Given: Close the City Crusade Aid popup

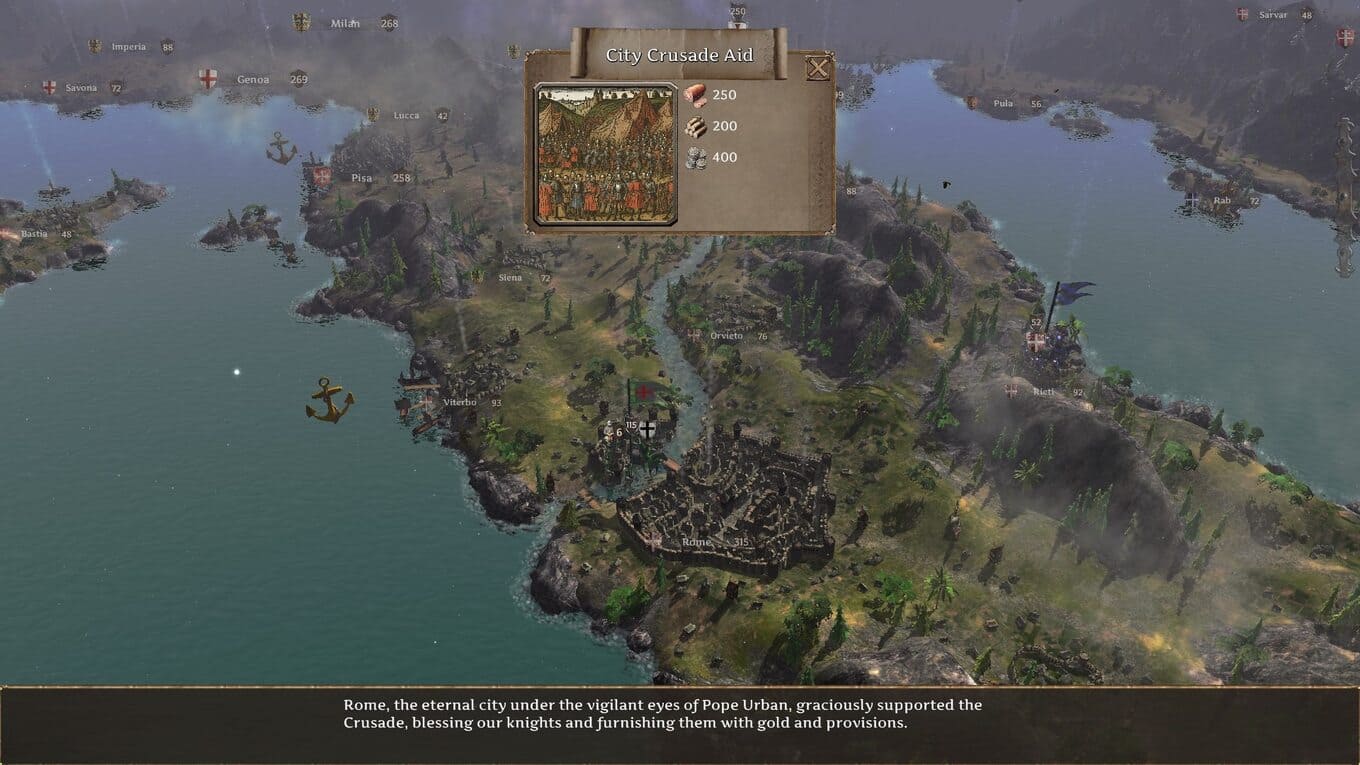Looking at the screenshot, I should (818, 68).
